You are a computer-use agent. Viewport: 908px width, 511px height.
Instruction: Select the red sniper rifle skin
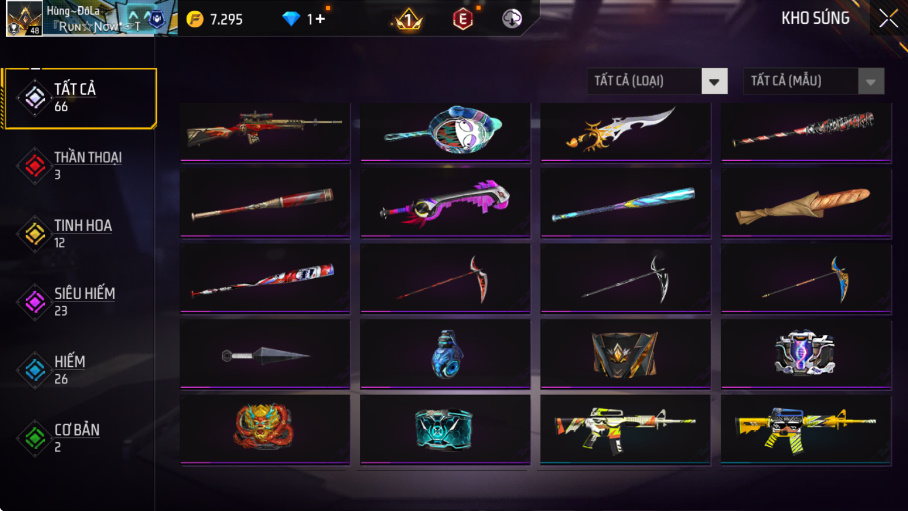coord(265,130)
